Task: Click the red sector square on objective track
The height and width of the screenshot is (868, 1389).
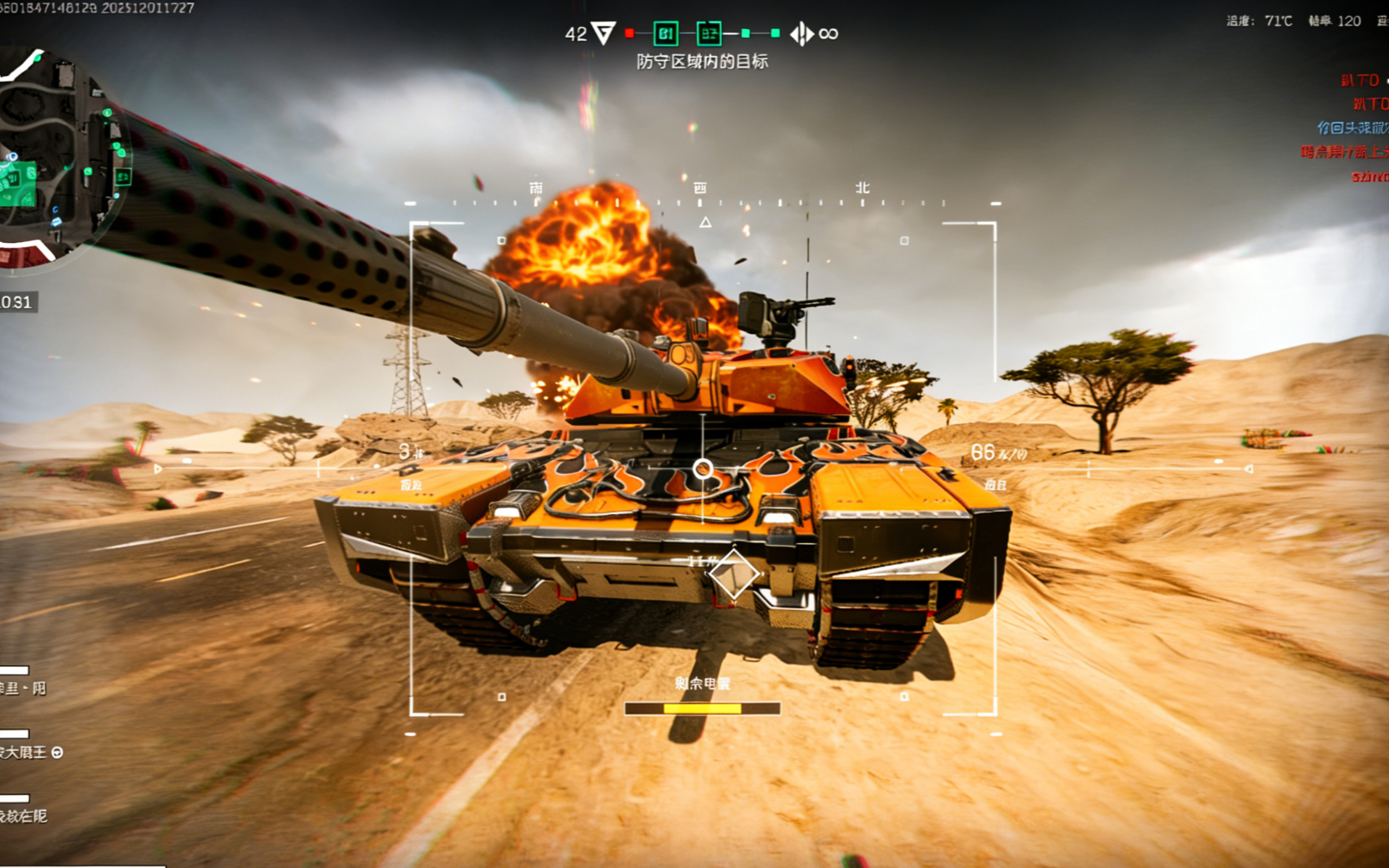Action: pyautogui.click(x=629, y=33)
